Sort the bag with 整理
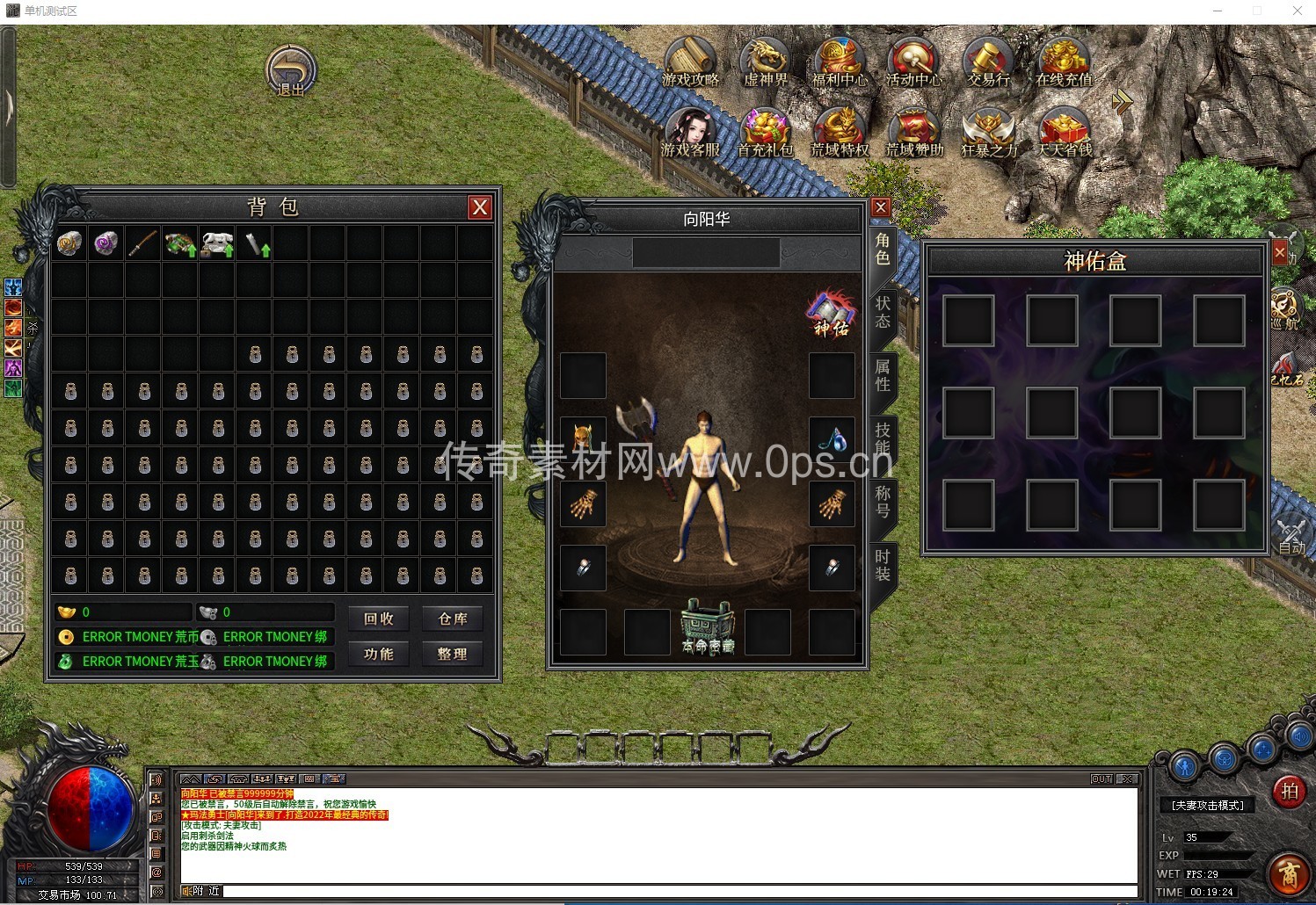This screenshot has width=1316, height=905. pyautogui.click(x=453, y=654)
